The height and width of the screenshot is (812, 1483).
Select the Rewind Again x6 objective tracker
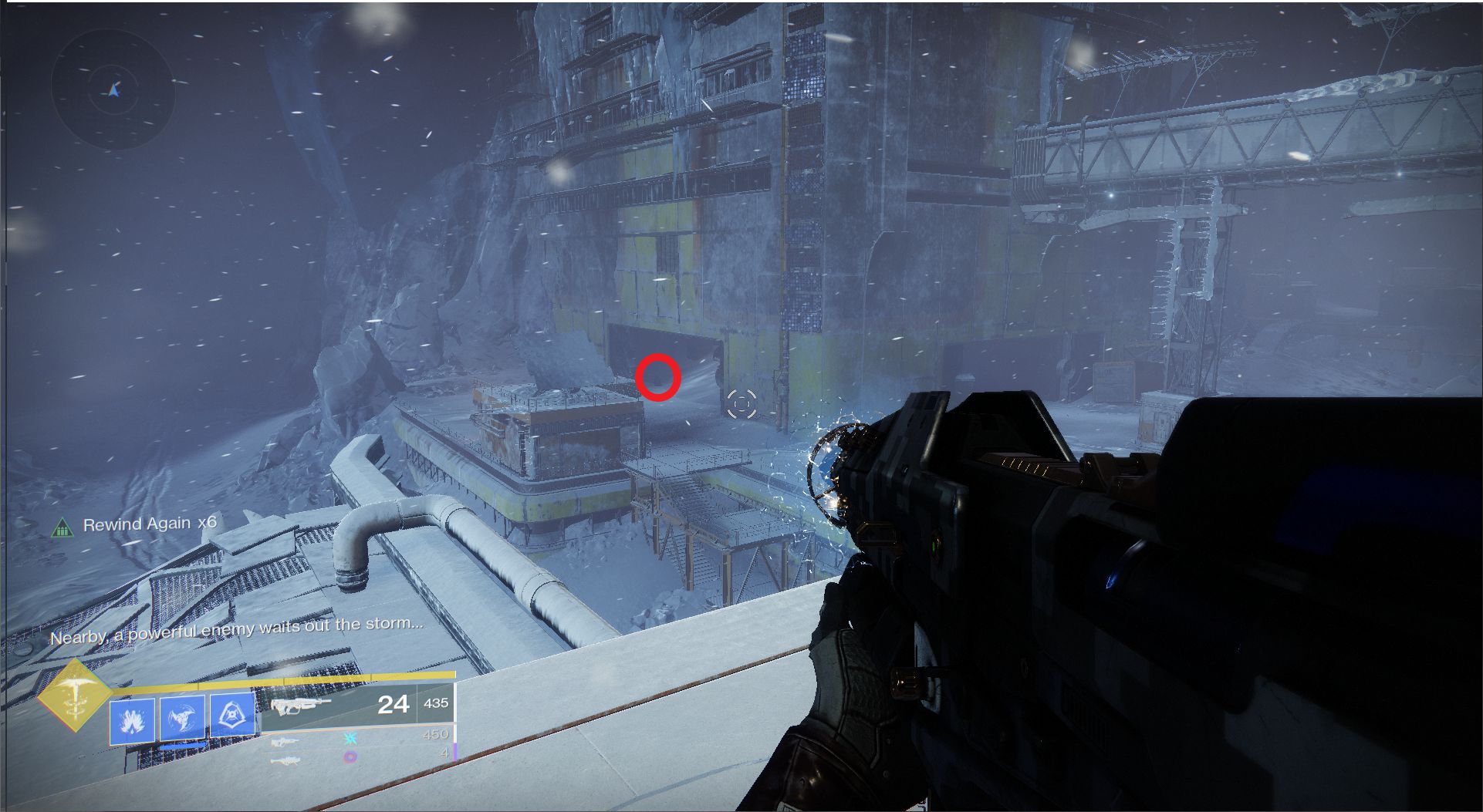pos(136,525)
